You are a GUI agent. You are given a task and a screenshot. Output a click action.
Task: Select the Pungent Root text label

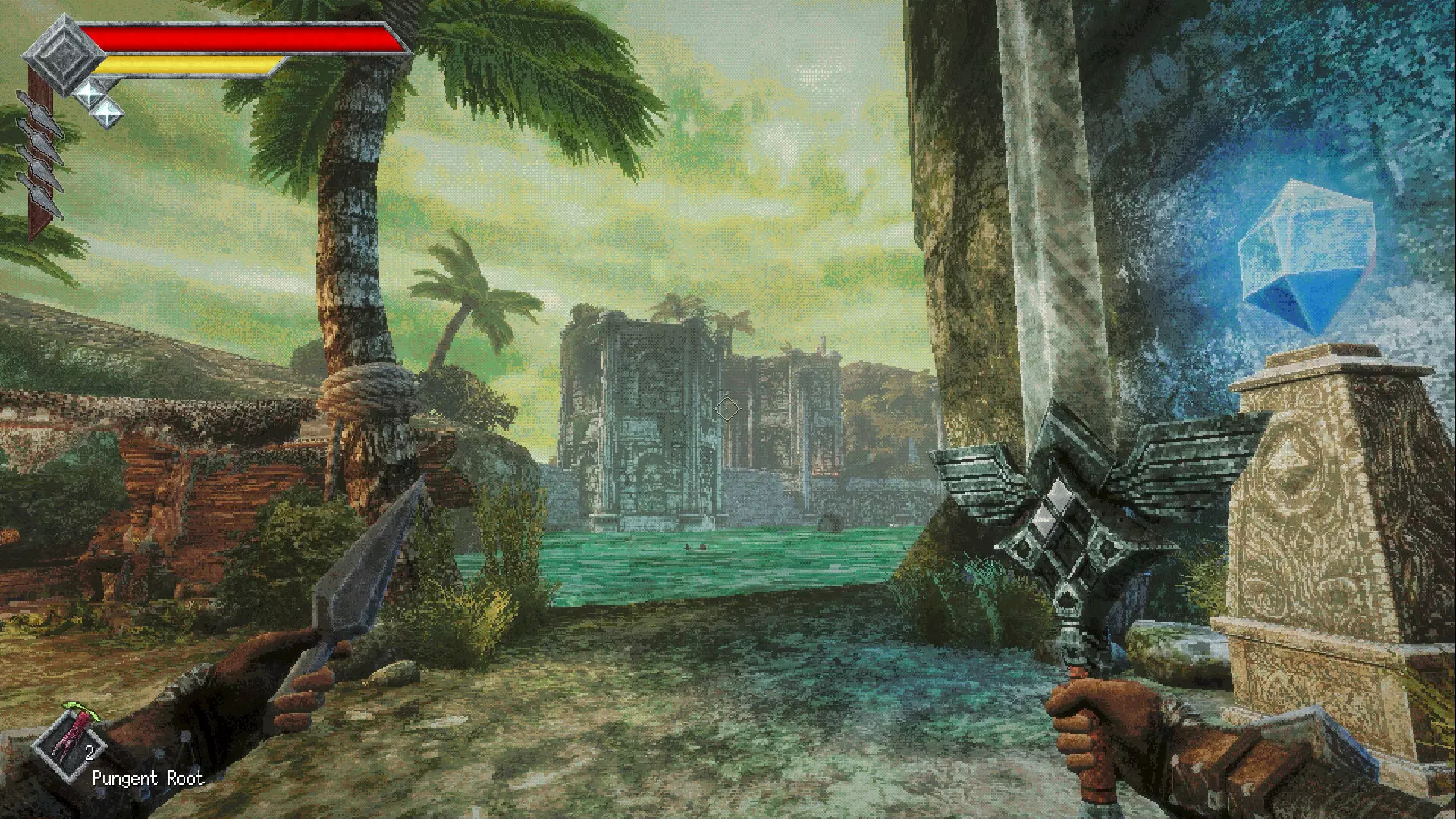pos(148,780)
